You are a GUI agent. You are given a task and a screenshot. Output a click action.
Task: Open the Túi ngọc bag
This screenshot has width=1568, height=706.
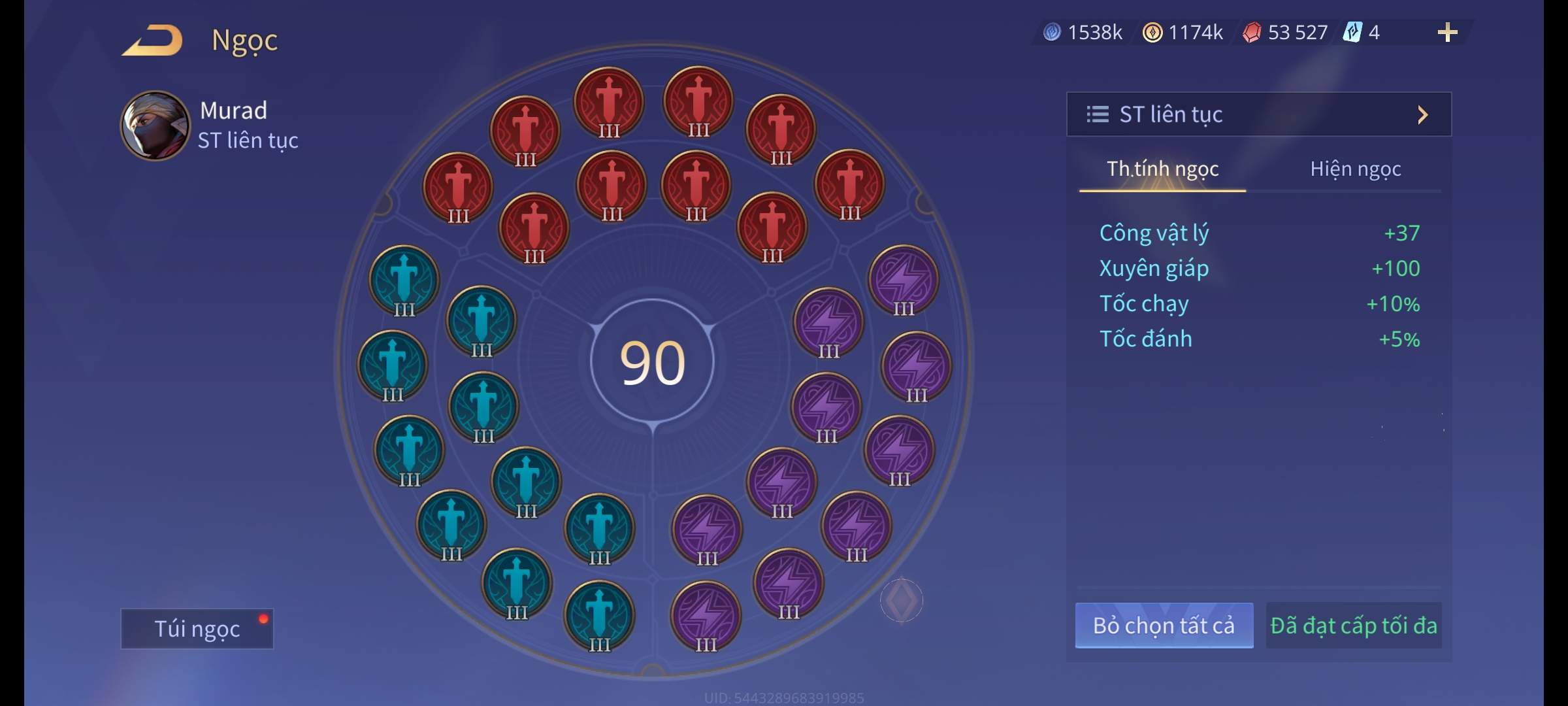197,628
